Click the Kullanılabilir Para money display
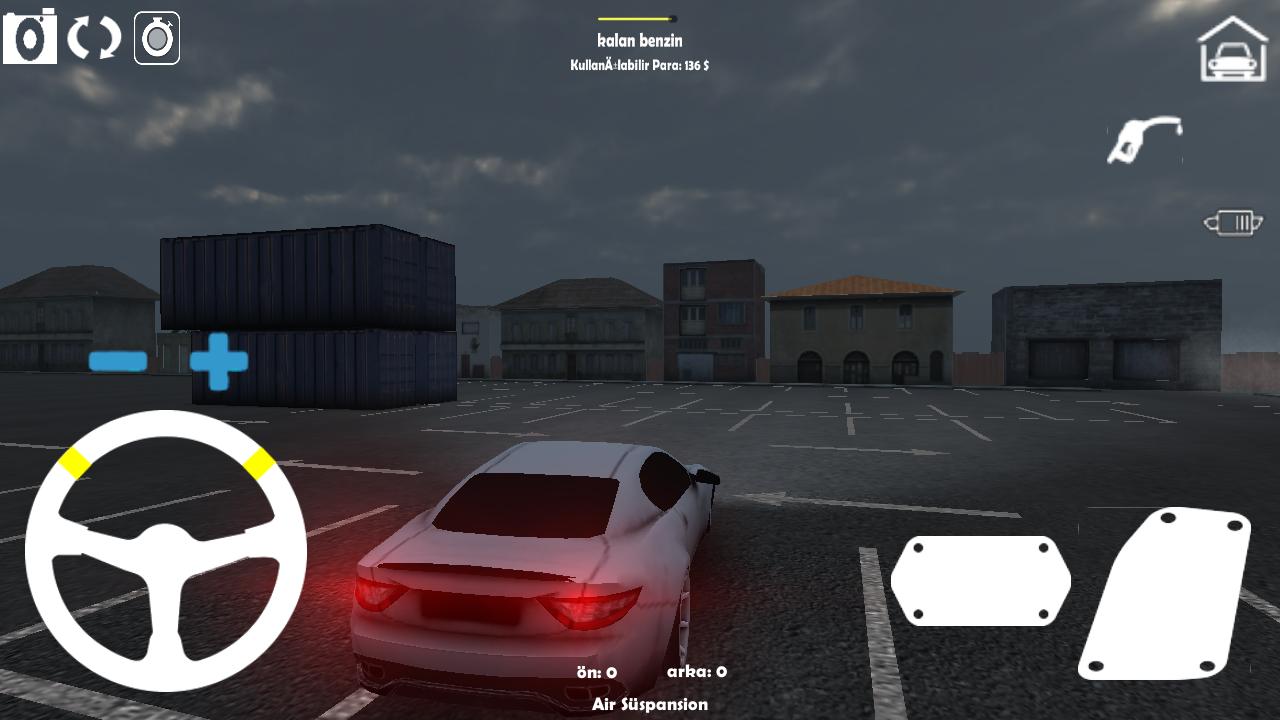The height and width of the screenshot is (720, 1280). pyautogui.click(x=637, y=62)
